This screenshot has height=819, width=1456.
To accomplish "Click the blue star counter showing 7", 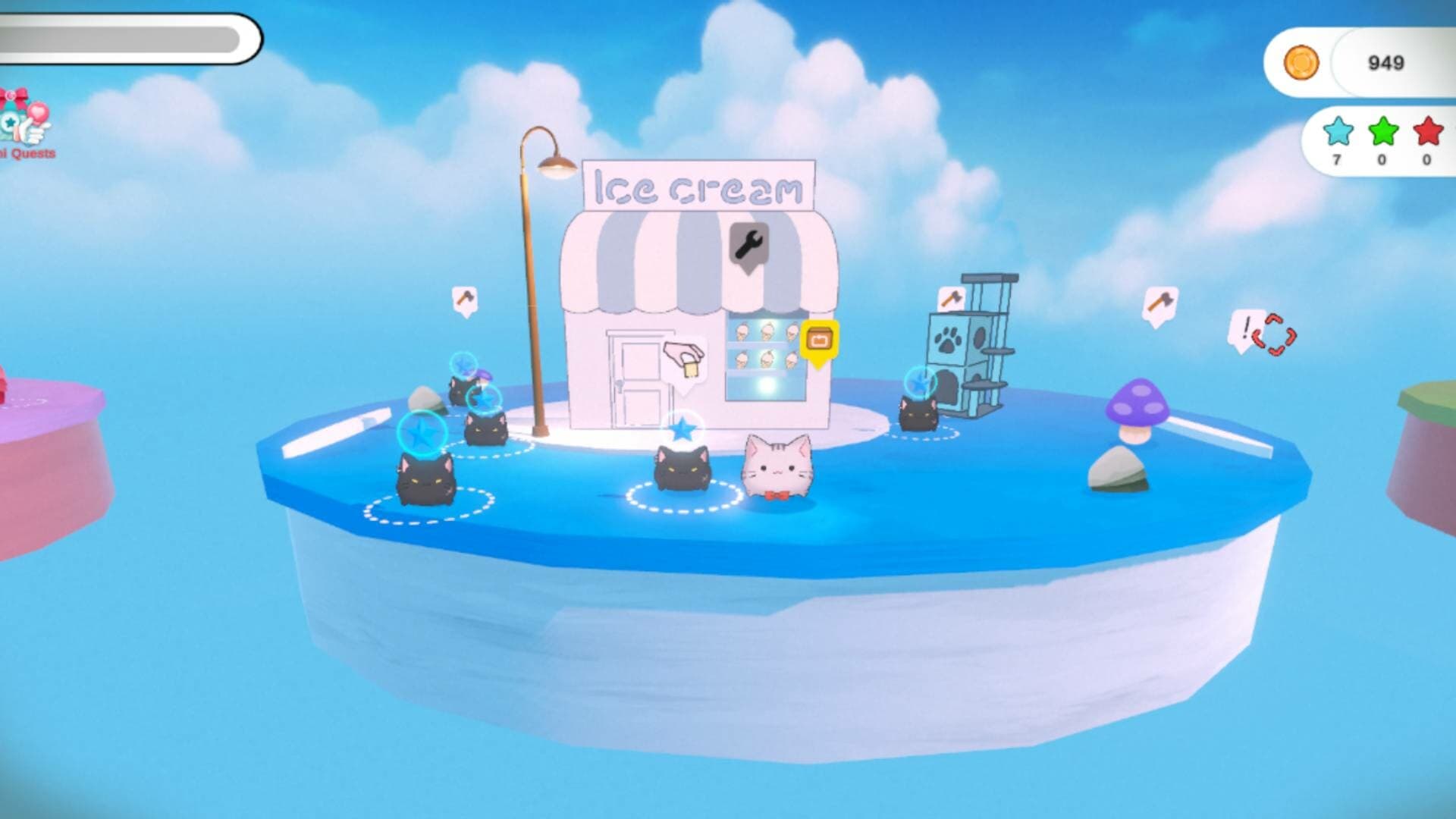I will (1338, 131).
